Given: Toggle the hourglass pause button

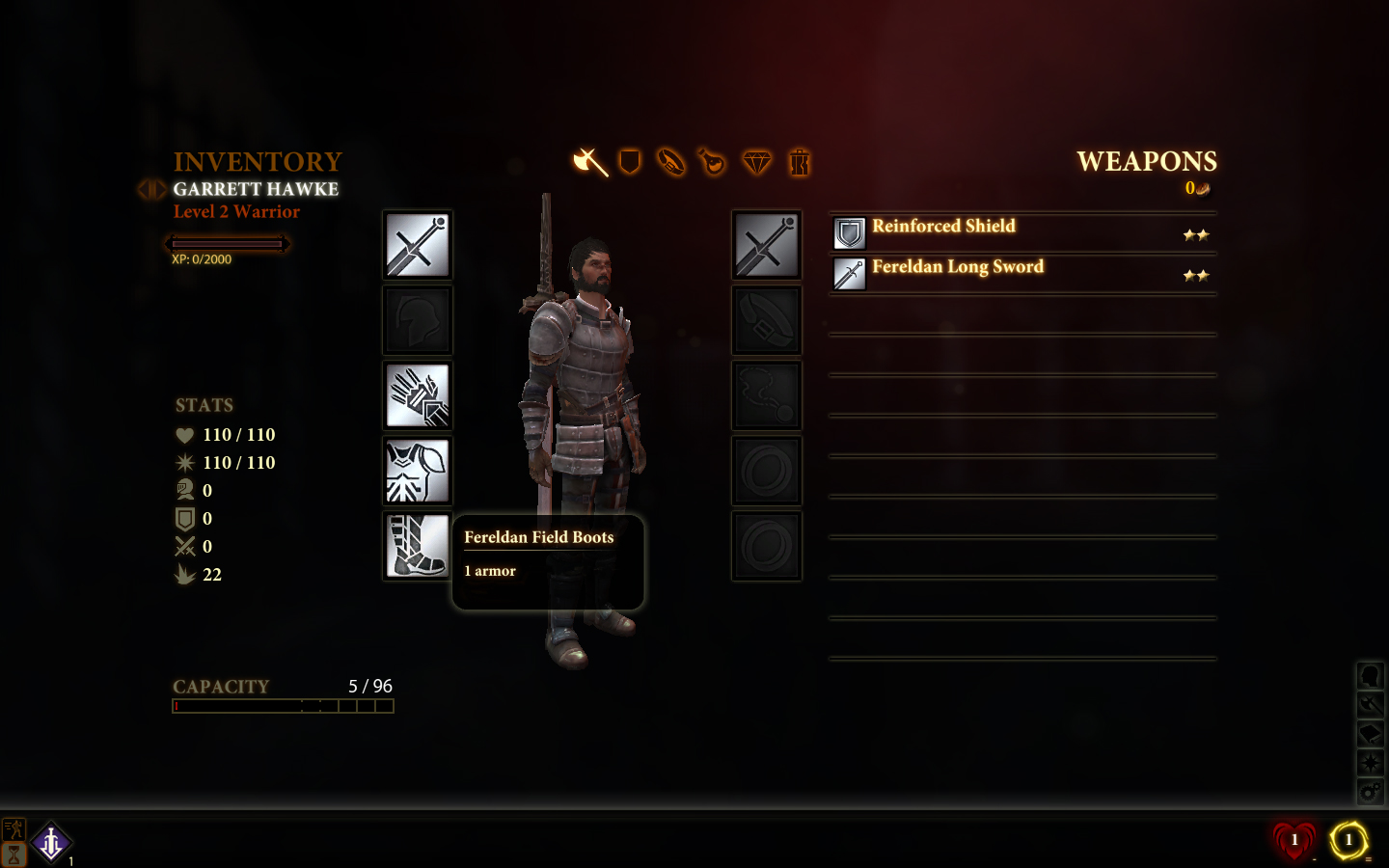Looking at the screenshot, I should coord(14,854).
